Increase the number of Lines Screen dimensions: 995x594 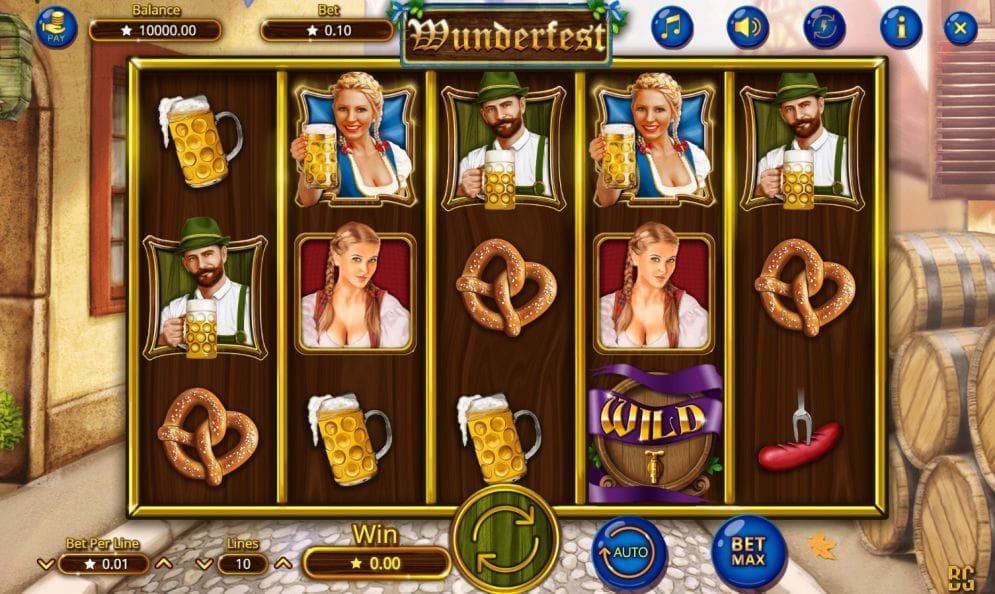[x=283, y=564]
